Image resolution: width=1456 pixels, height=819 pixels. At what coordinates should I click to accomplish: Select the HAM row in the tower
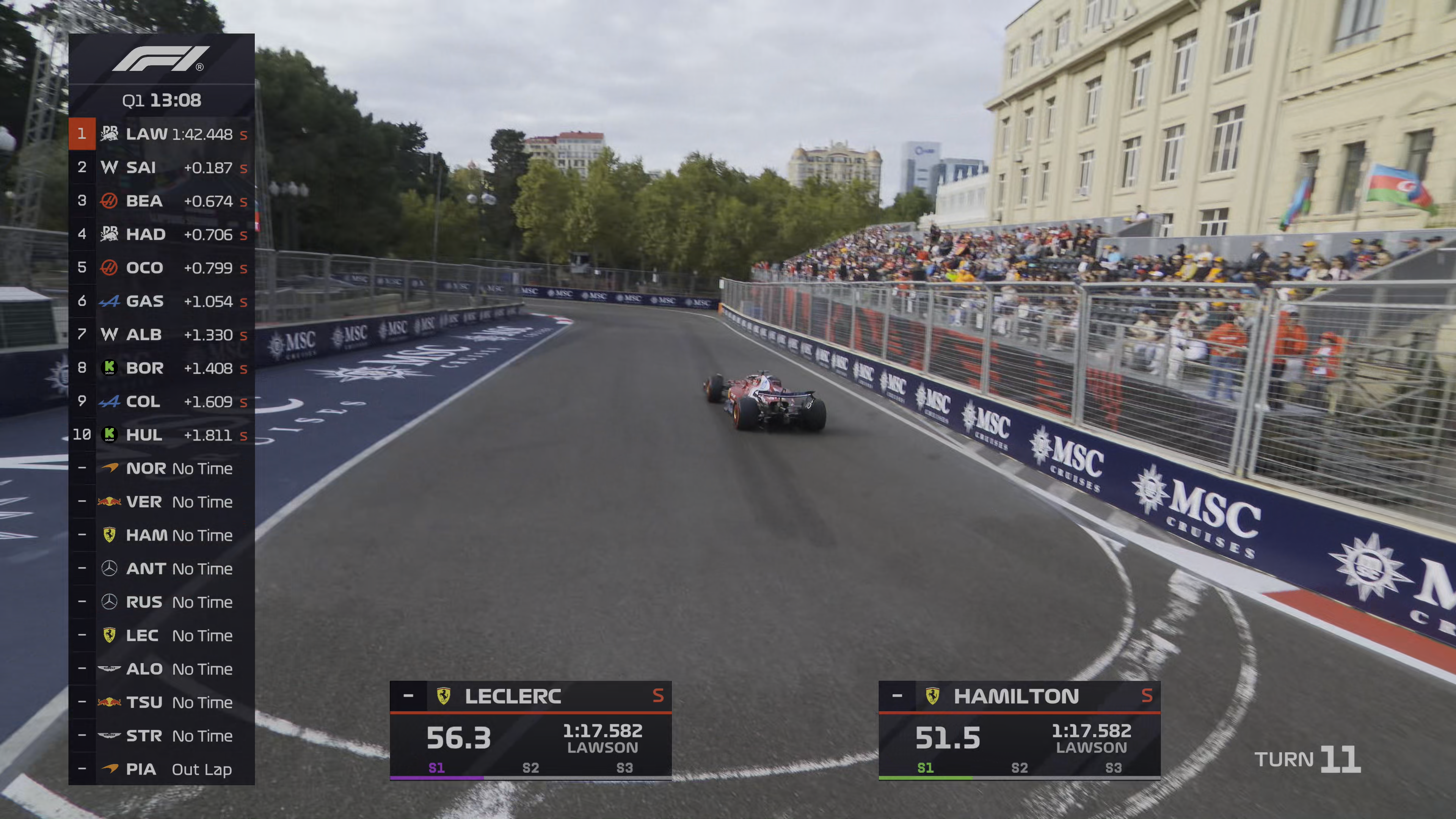162,535
